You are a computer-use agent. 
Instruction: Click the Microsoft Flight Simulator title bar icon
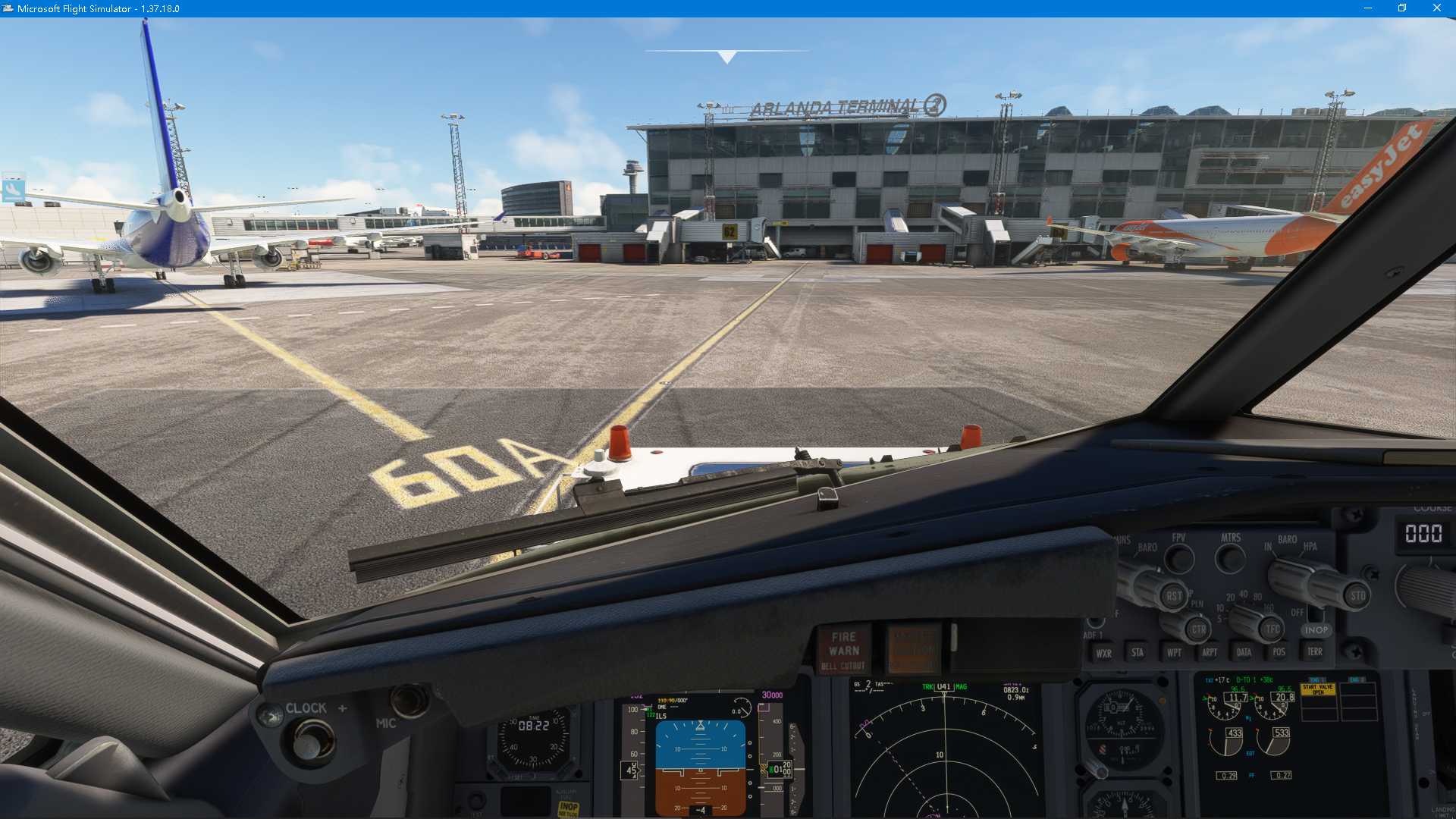pyautogui.click(x=9, y=8)
